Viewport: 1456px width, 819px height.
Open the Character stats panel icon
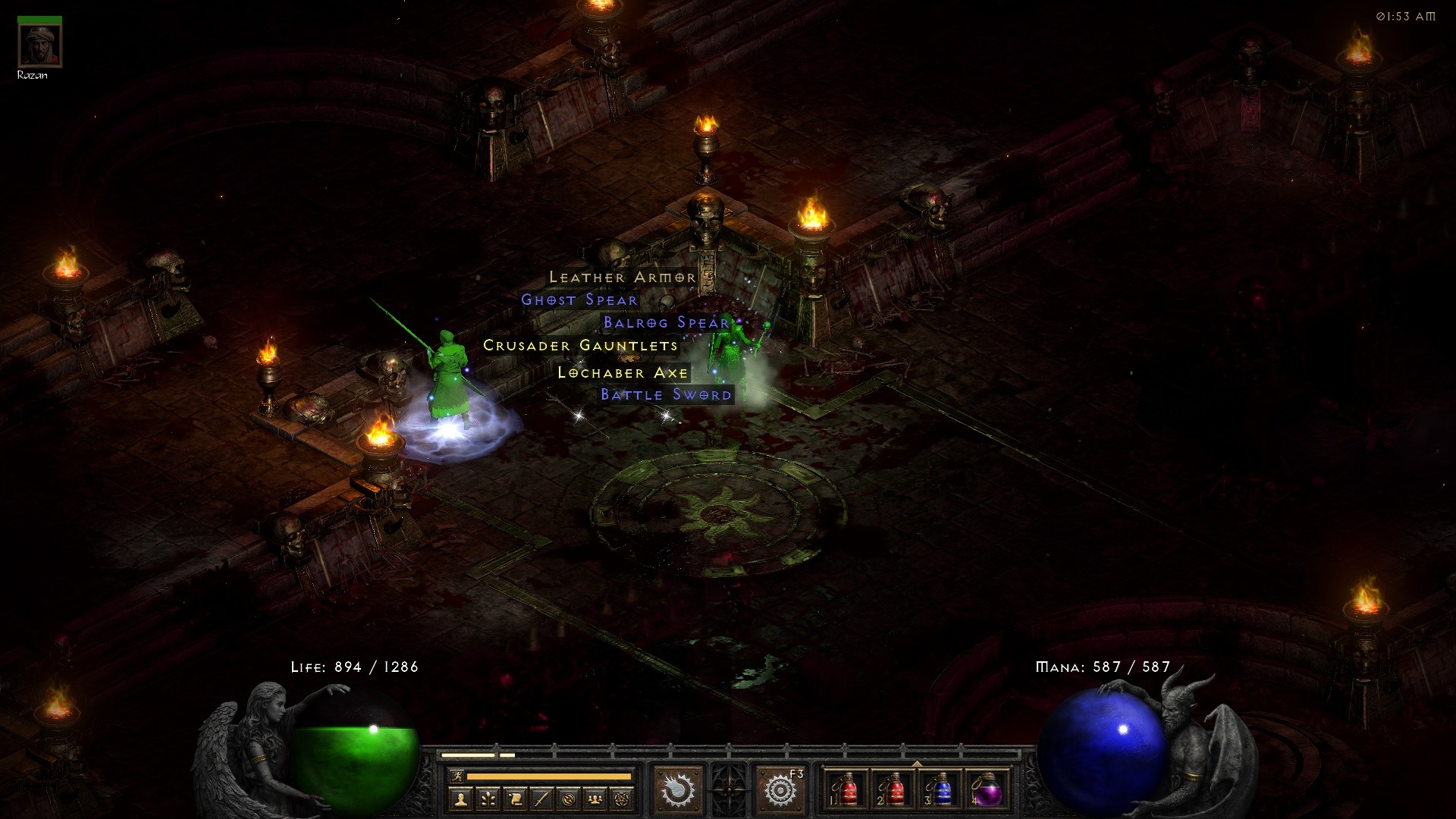tap(462, 800)
